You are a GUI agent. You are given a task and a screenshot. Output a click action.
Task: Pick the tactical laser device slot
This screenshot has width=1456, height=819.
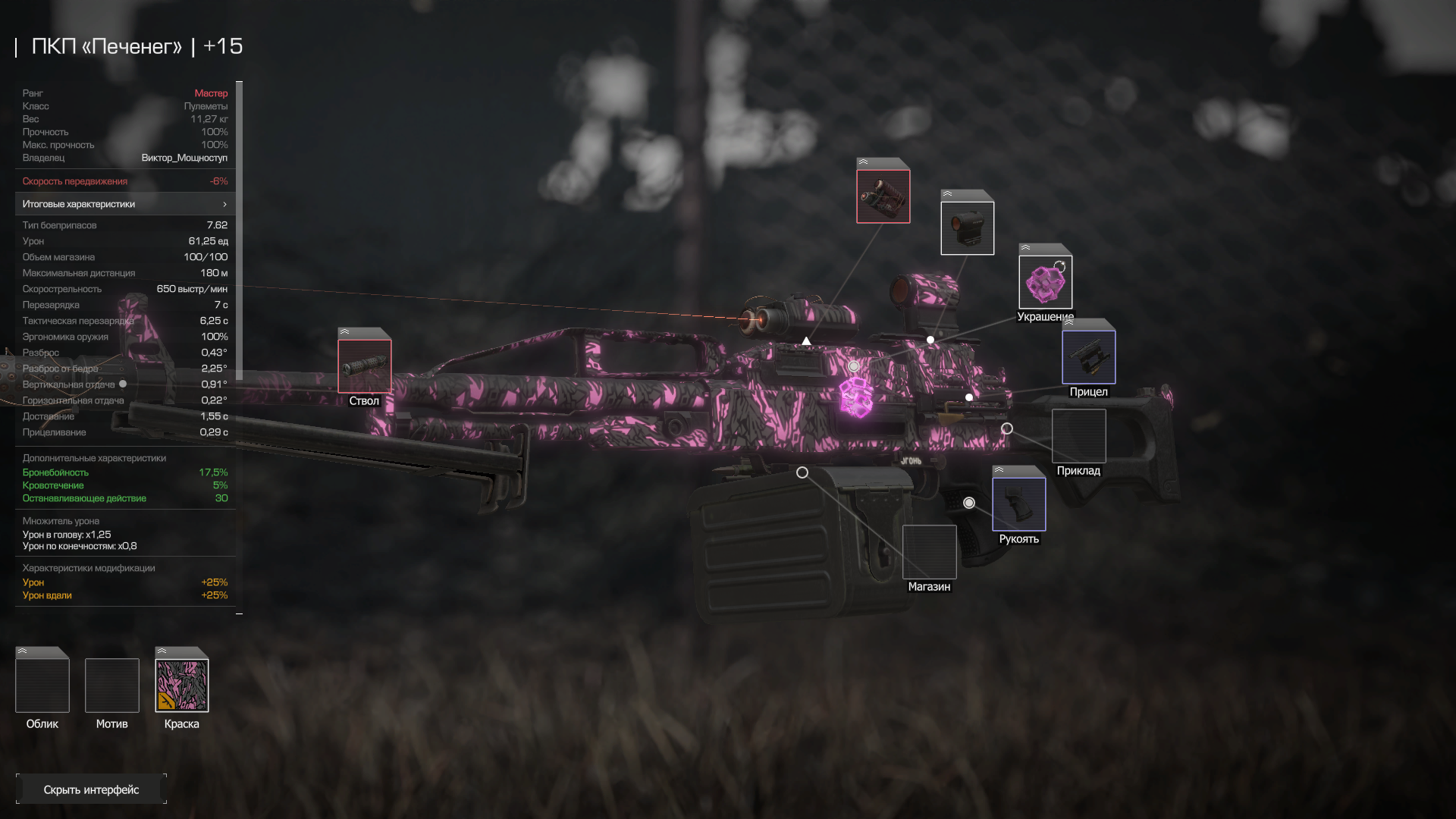[883, 196]
